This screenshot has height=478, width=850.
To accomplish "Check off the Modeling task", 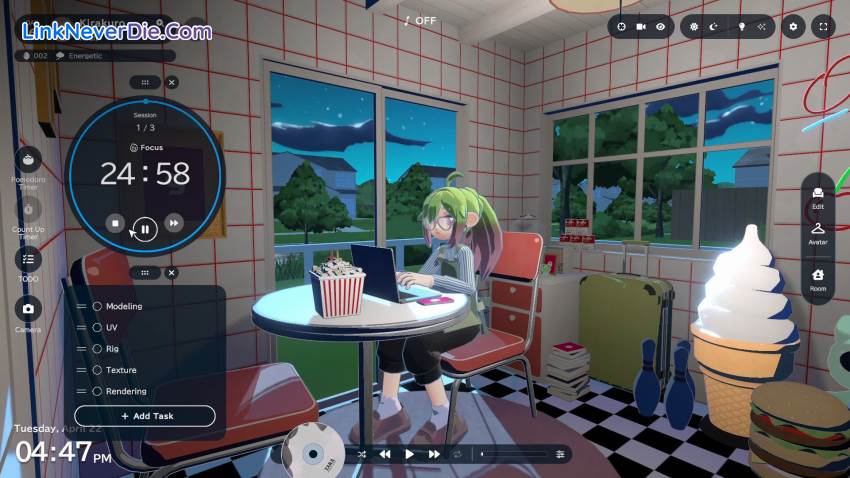I will [98, 306].
